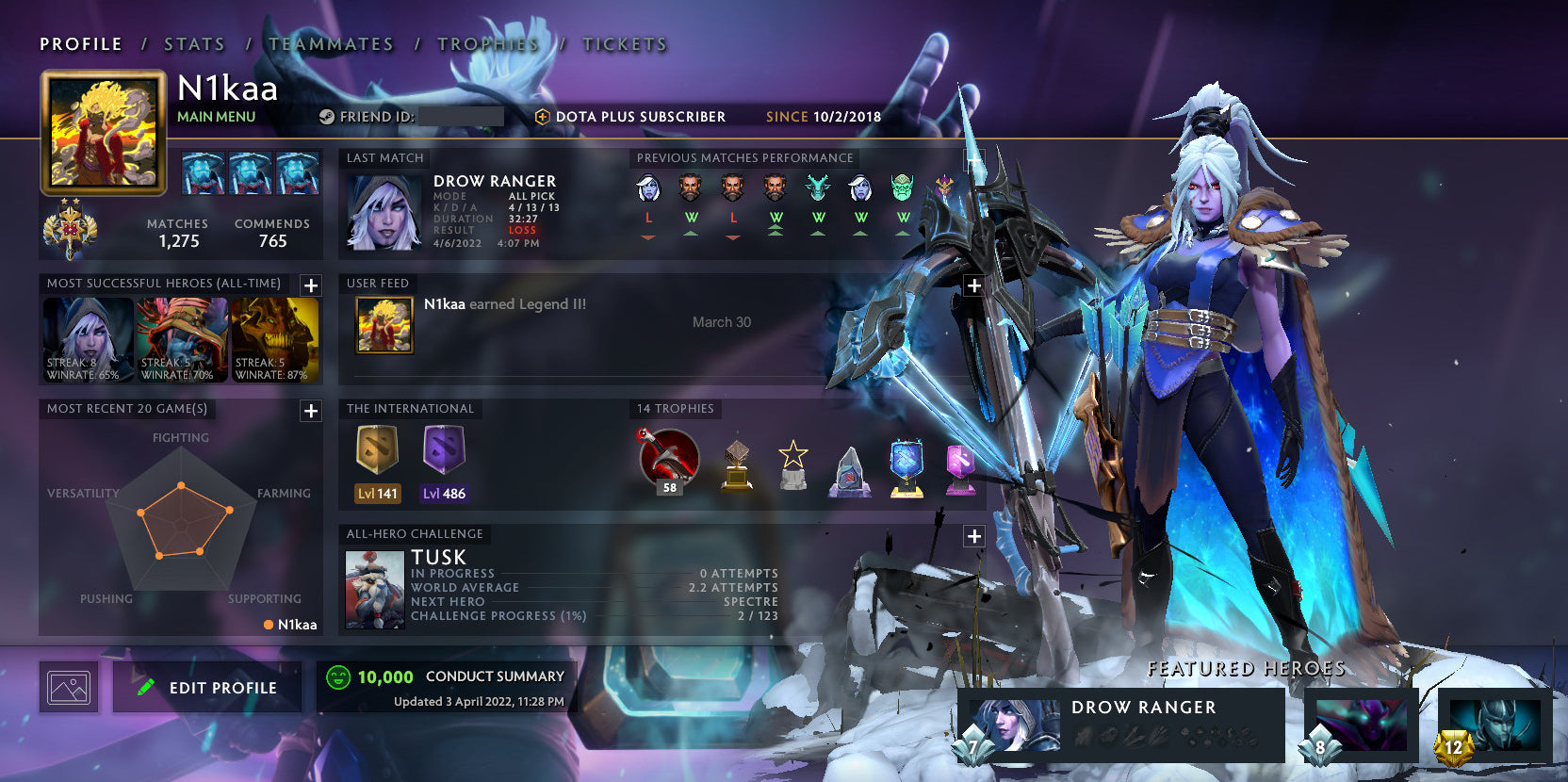Image resolution: width=1568 pixels, height=782 pixels.
Task: Click the green conduct summary smiley
Action: pos(337,676)
